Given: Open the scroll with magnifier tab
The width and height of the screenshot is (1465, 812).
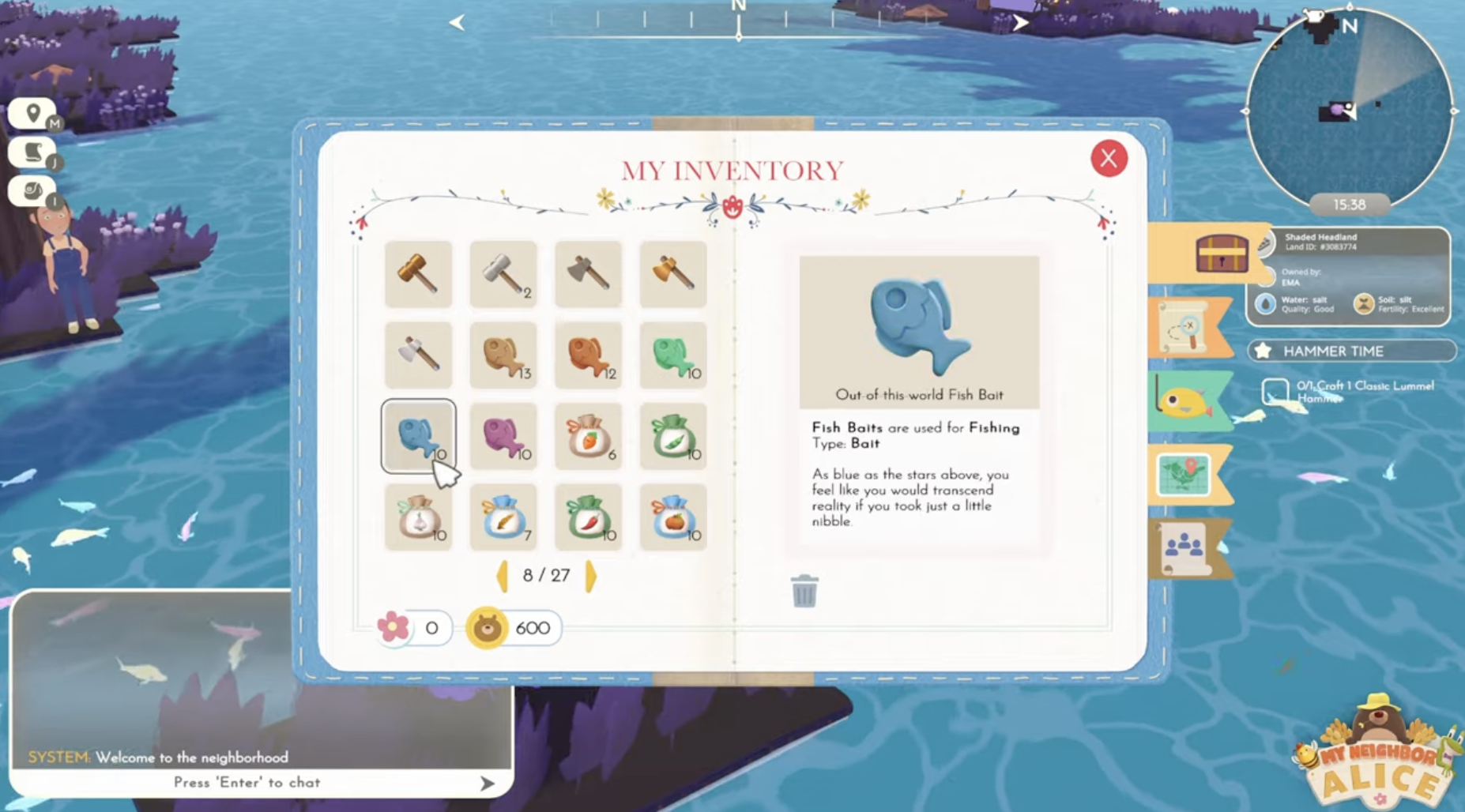Looking at the screenshot, I should pos(1183,327).
